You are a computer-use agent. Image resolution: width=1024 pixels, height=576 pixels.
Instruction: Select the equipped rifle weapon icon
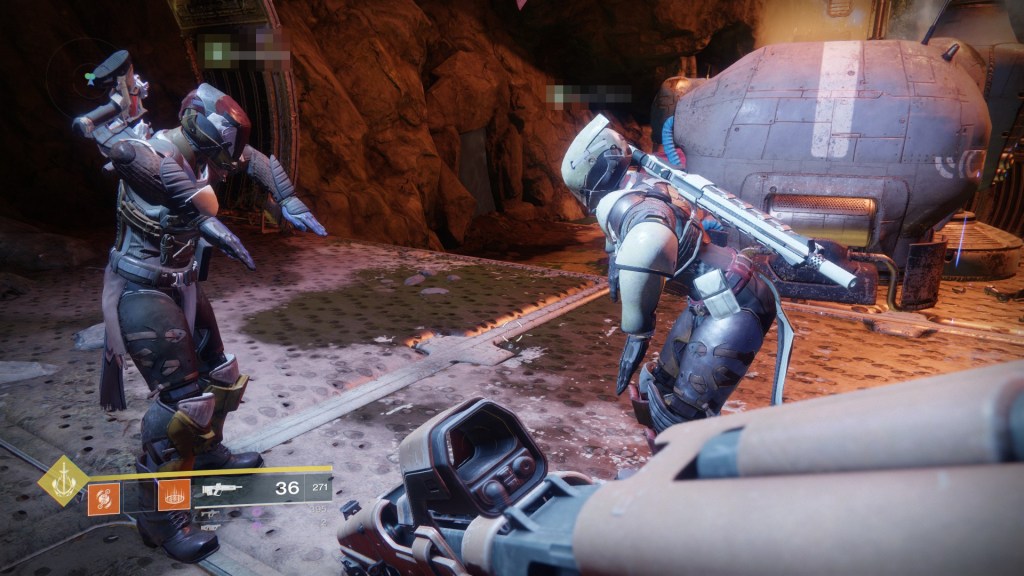[220, 490]
